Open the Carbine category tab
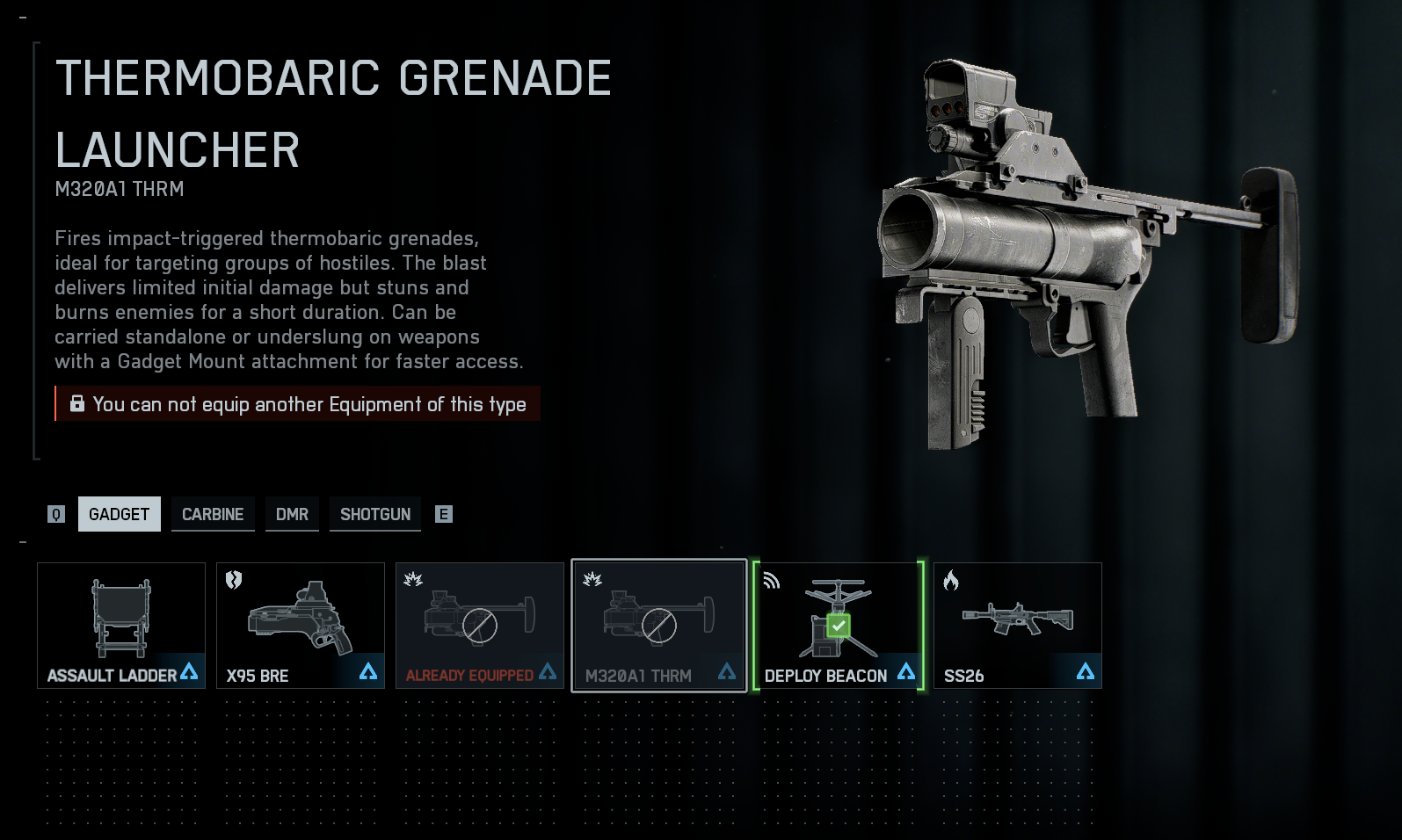The image size is (1402, 840). click(x=213, y=514)
